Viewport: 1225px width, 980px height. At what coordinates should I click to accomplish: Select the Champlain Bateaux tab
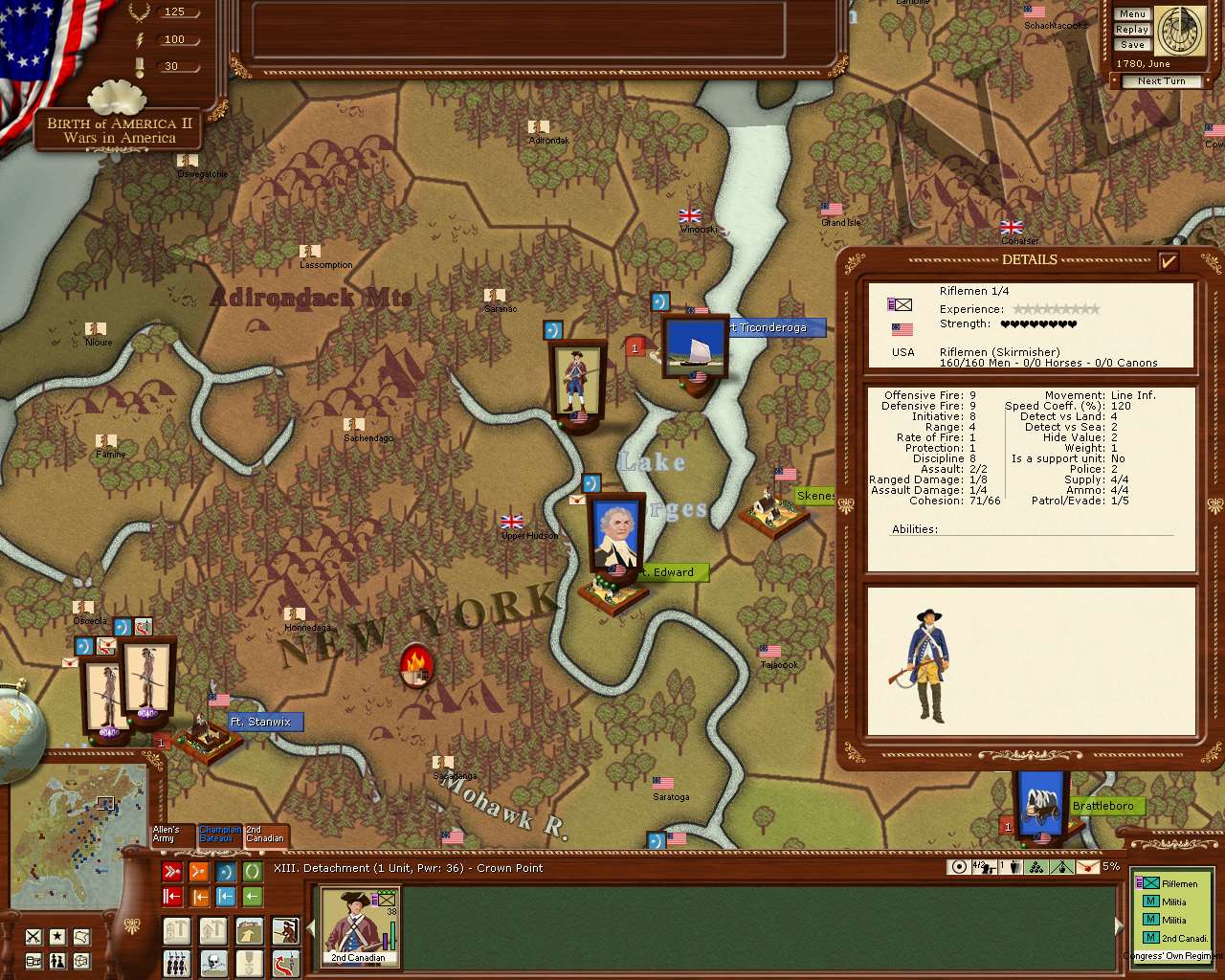coord(220,835)
